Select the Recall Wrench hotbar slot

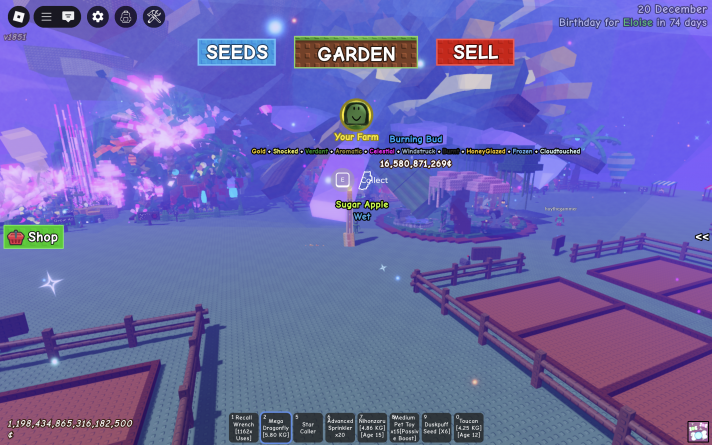243,427
